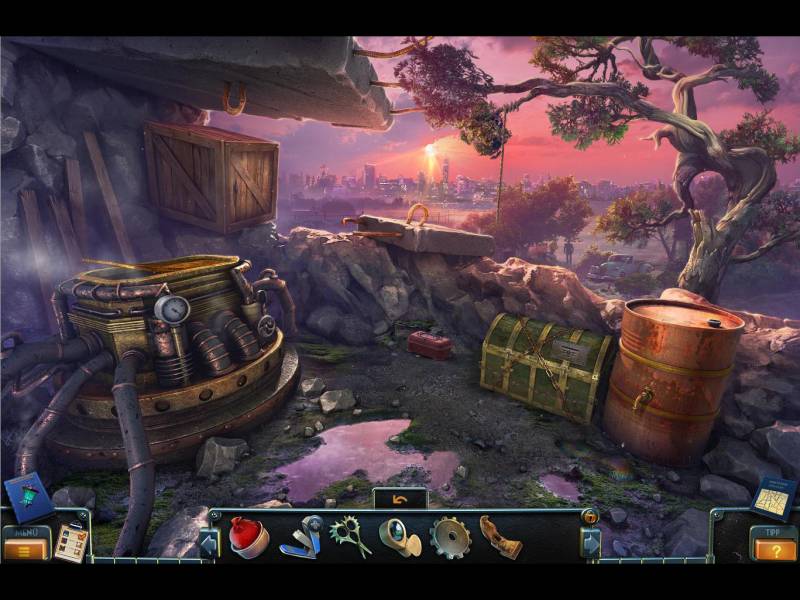Select the red pouch in bowl item
This screenshot has height=600, width=800.
click(248, 537)
